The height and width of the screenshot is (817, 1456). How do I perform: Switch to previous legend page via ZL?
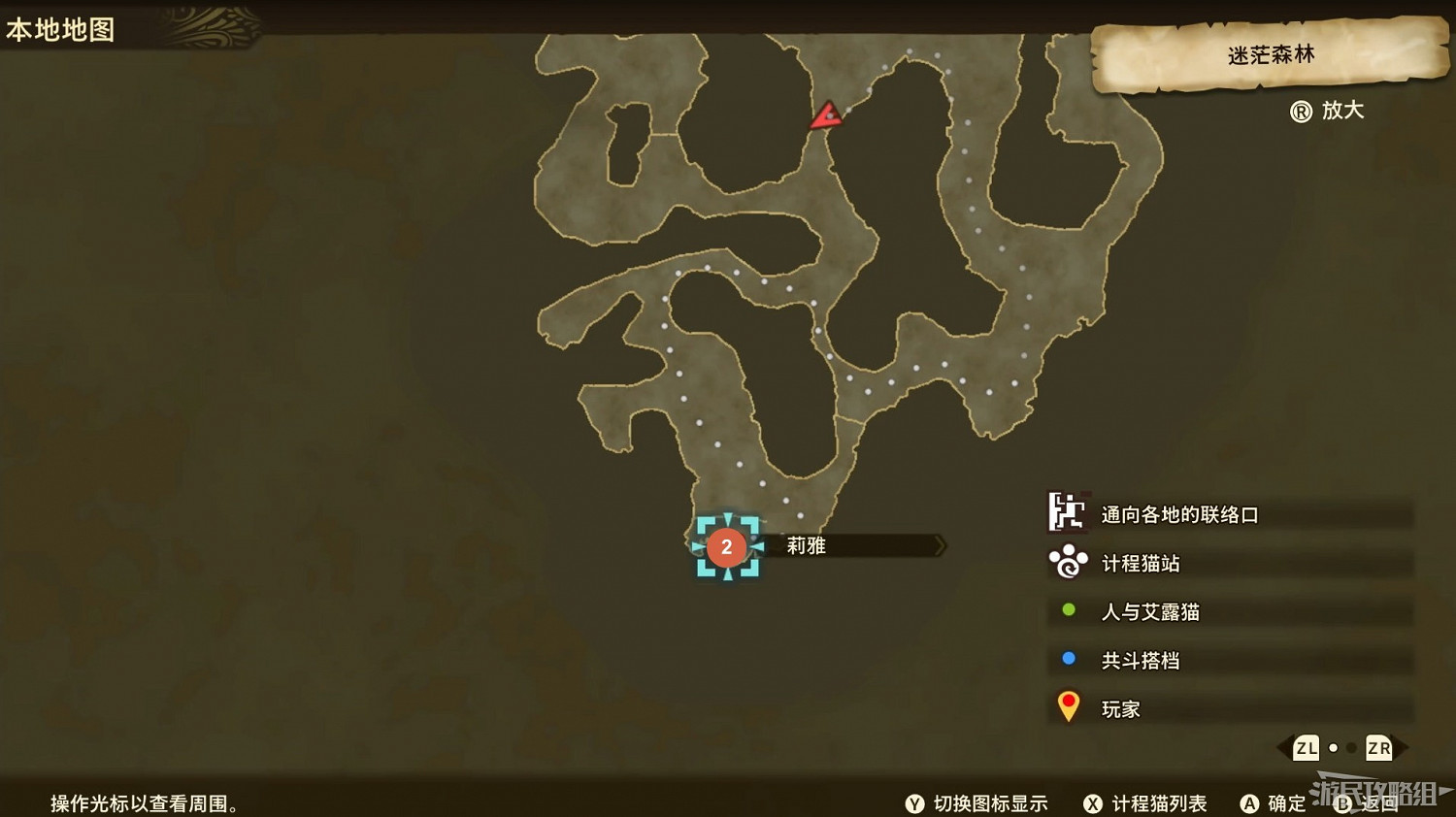pos(1306,748)
